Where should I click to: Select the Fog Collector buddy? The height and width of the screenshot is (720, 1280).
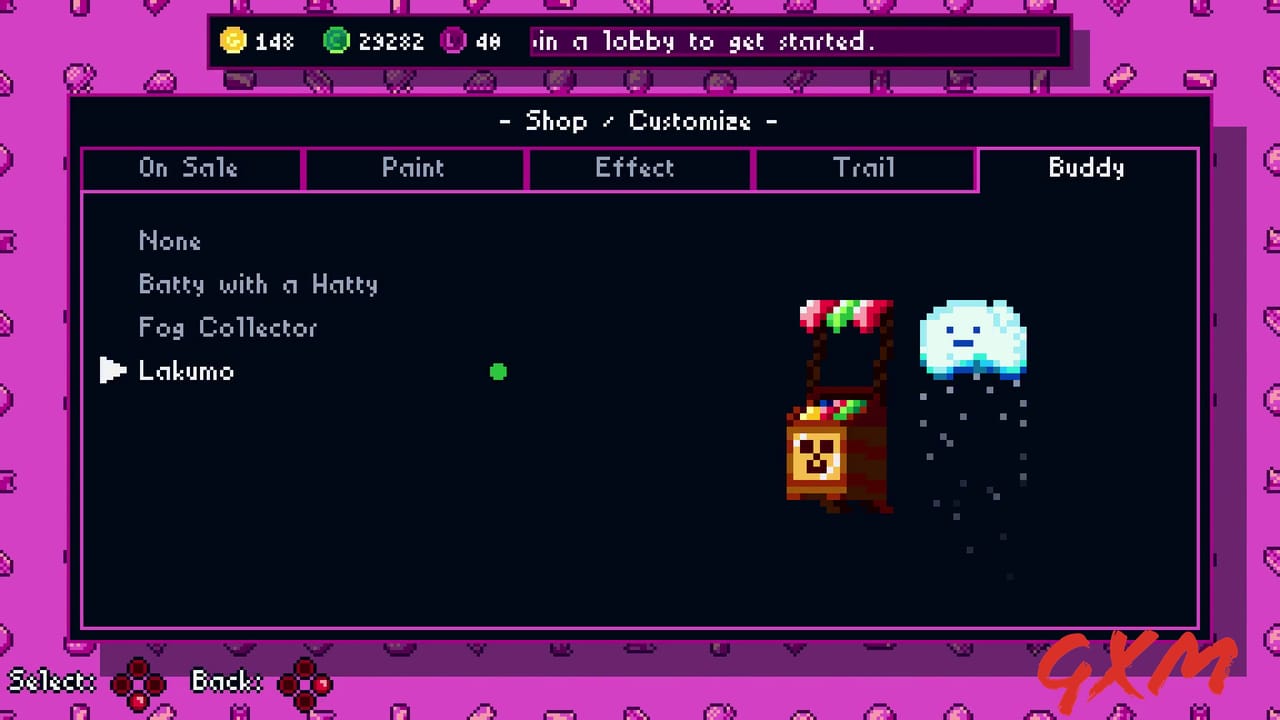[227, 327]
